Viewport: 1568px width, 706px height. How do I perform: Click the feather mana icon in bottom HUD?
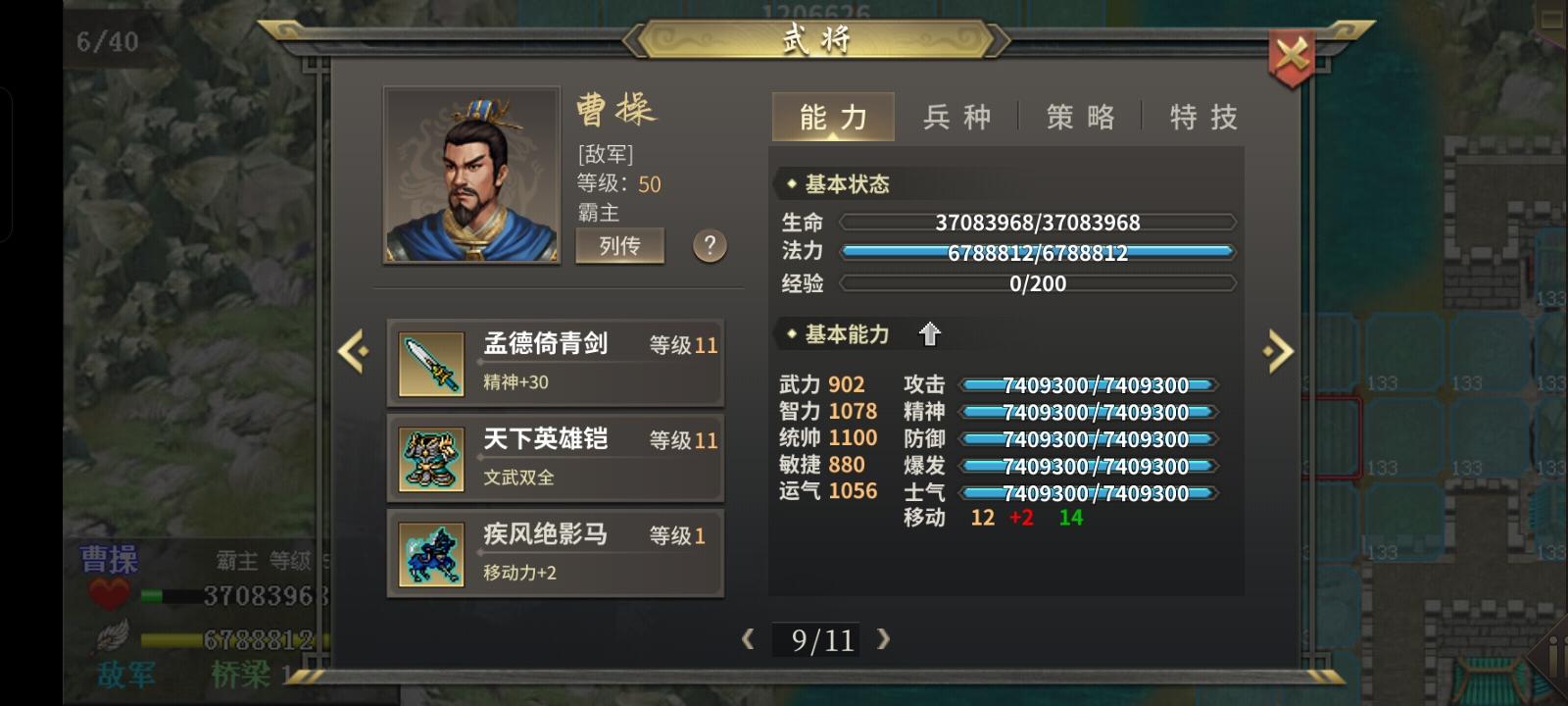click(x=111, y=637)
